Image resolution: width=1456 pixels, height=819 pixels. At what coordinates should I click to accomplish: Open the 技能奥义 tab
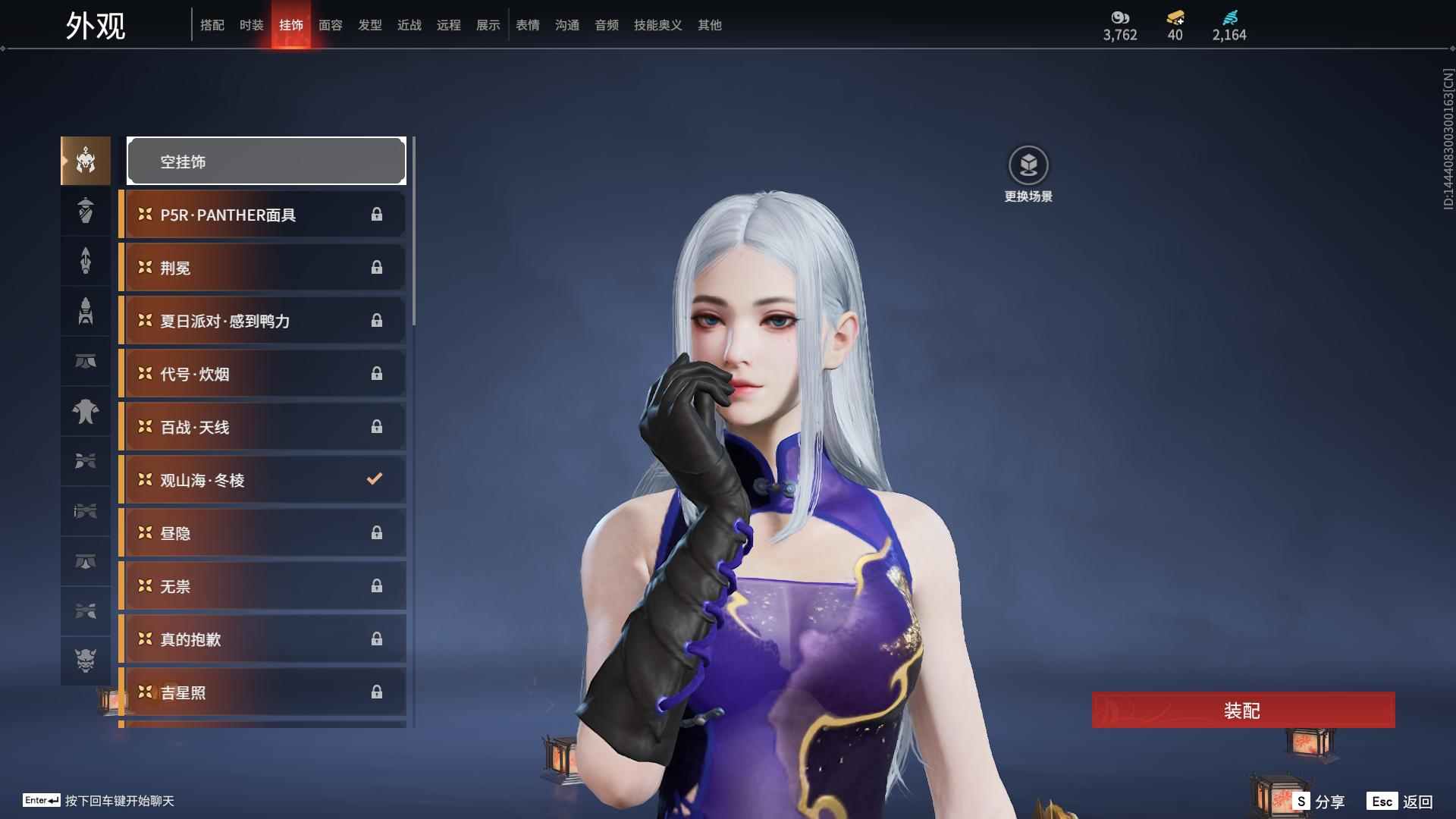pyautogui.click(x=658, y=25)
